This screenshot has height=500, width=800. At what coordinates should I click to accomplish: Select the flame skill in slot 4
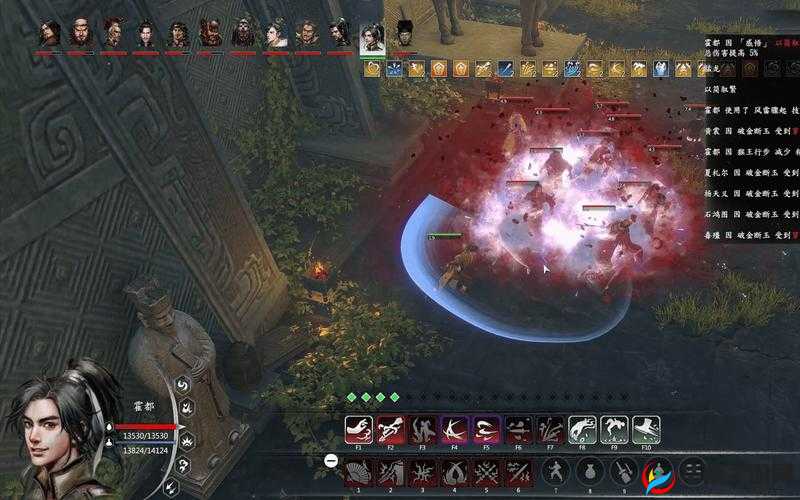454,471
